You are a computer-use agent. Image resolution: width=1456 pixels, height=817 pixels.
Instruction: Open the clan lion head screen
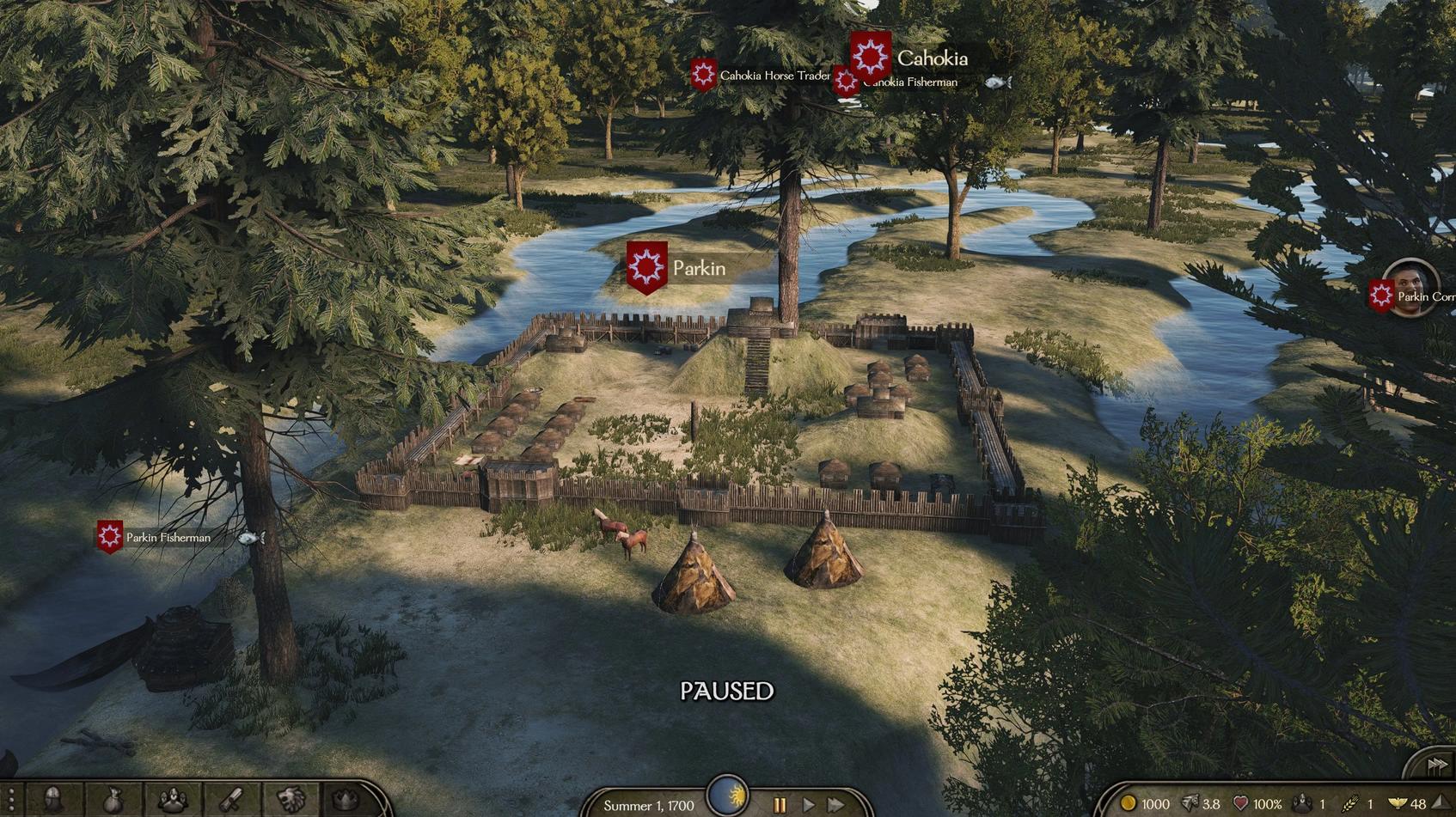291,801
